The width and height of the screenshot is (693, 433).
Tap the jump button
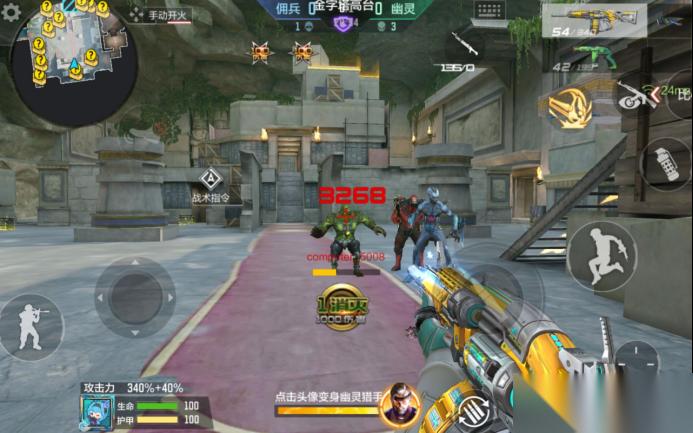tap(601, 255)
